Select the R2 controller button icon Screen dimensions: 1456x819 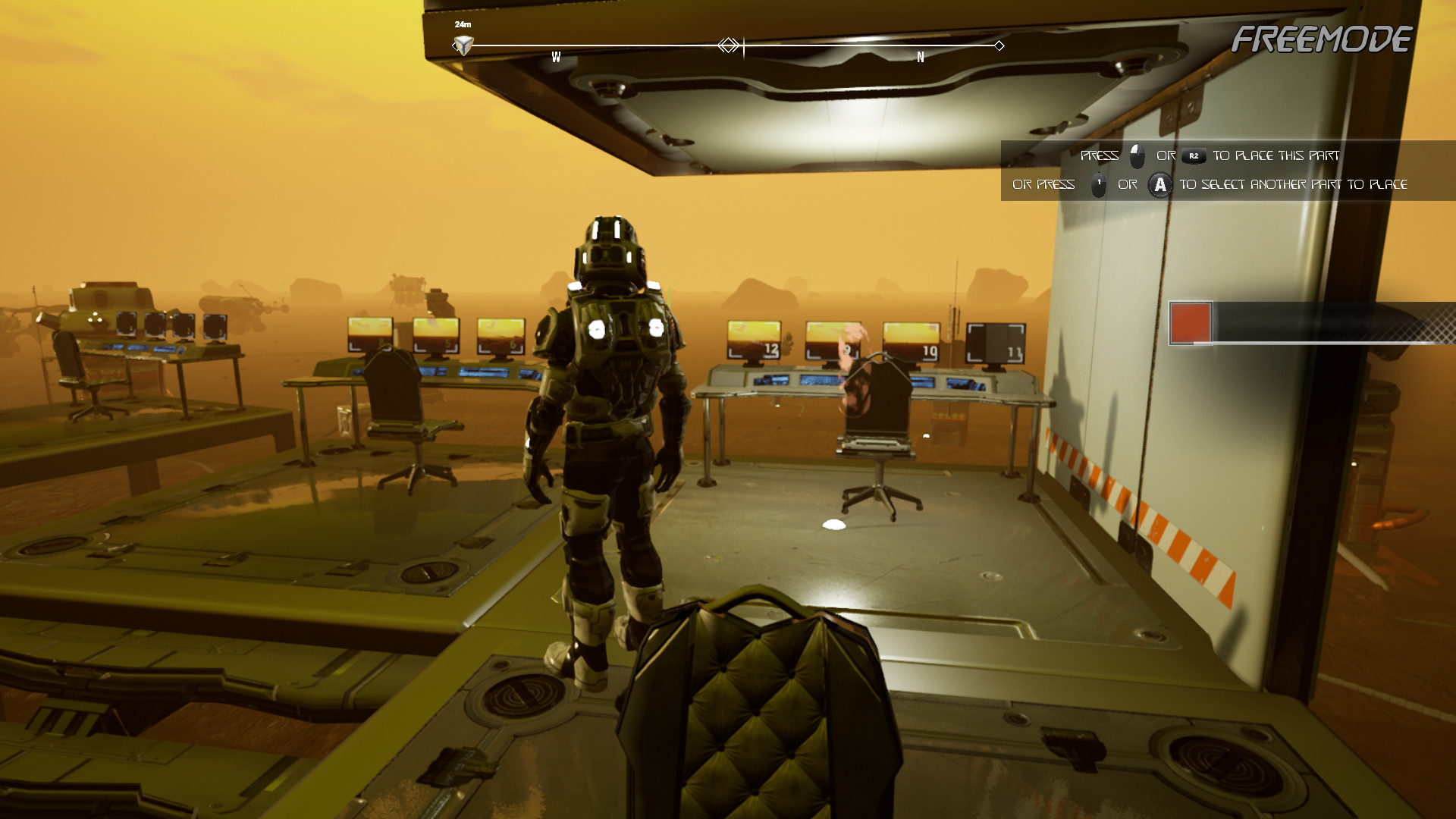[1193, 156]
